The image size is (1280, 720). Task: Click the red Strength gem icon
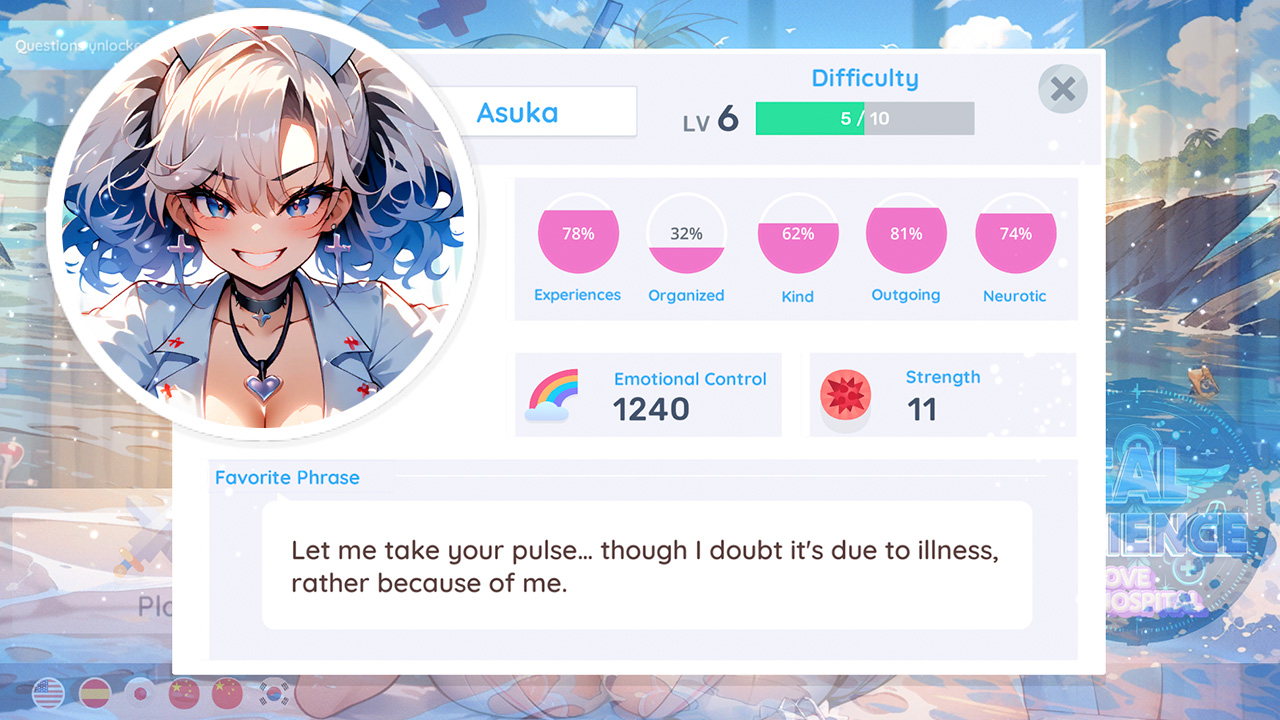click(x=845, y=394)
